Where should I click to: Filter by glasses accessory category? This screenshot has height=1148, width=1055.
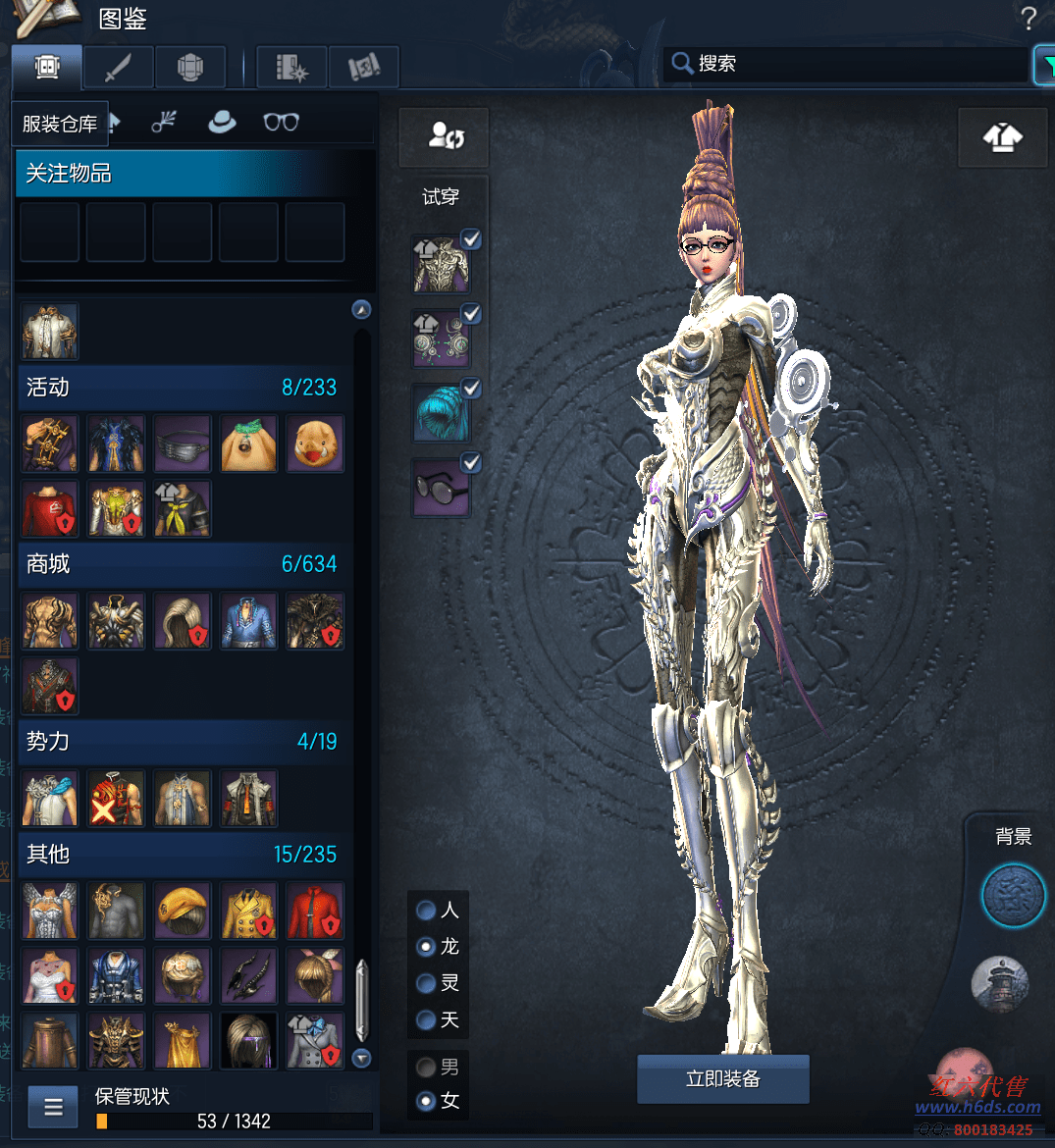281,123
